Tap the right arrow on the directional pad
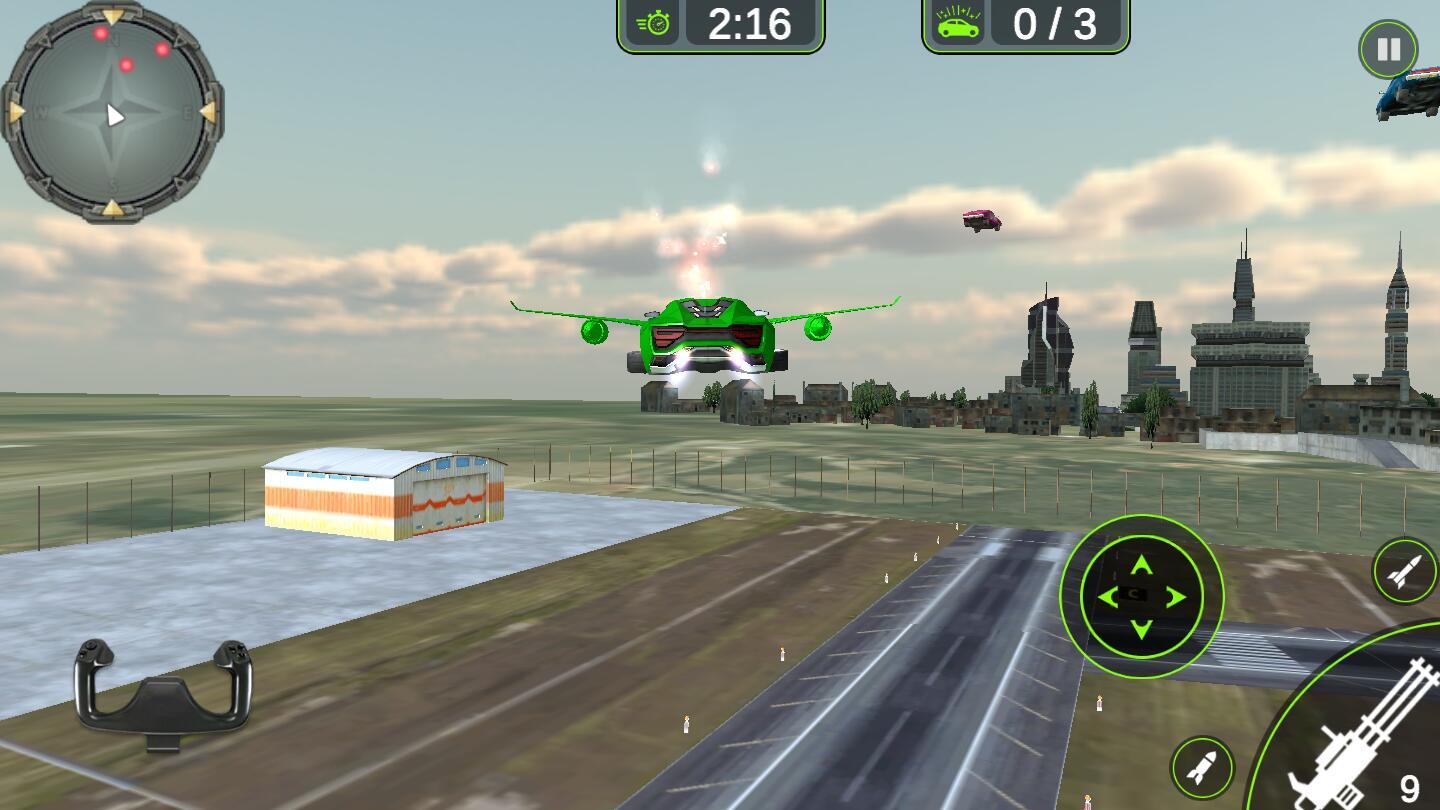Viewport: 1440px width, 810px height. coord(1175,598)
